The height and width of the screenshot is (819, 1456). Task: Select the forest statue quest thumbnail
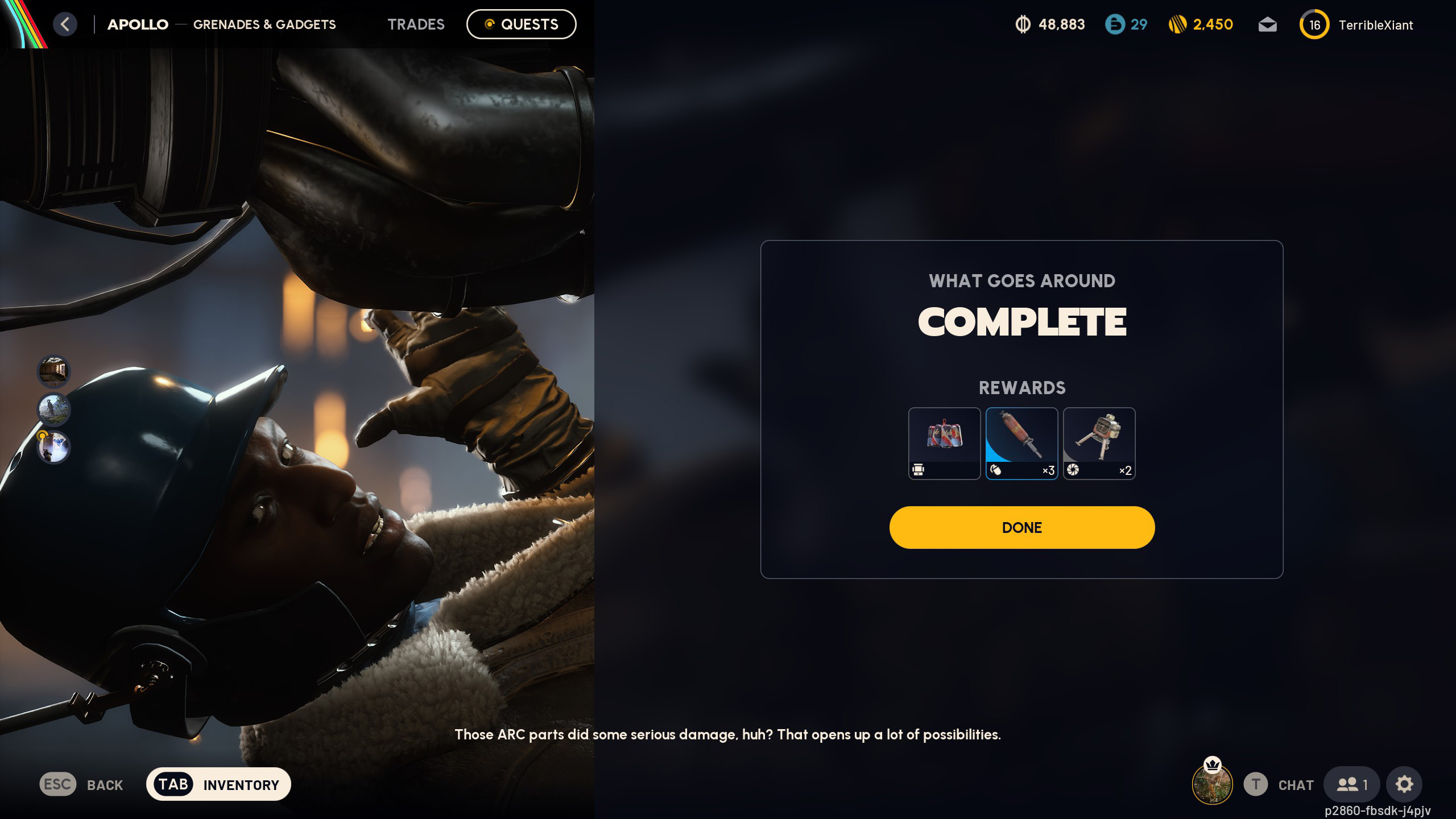pyautogui.click(x=53, y=409)
